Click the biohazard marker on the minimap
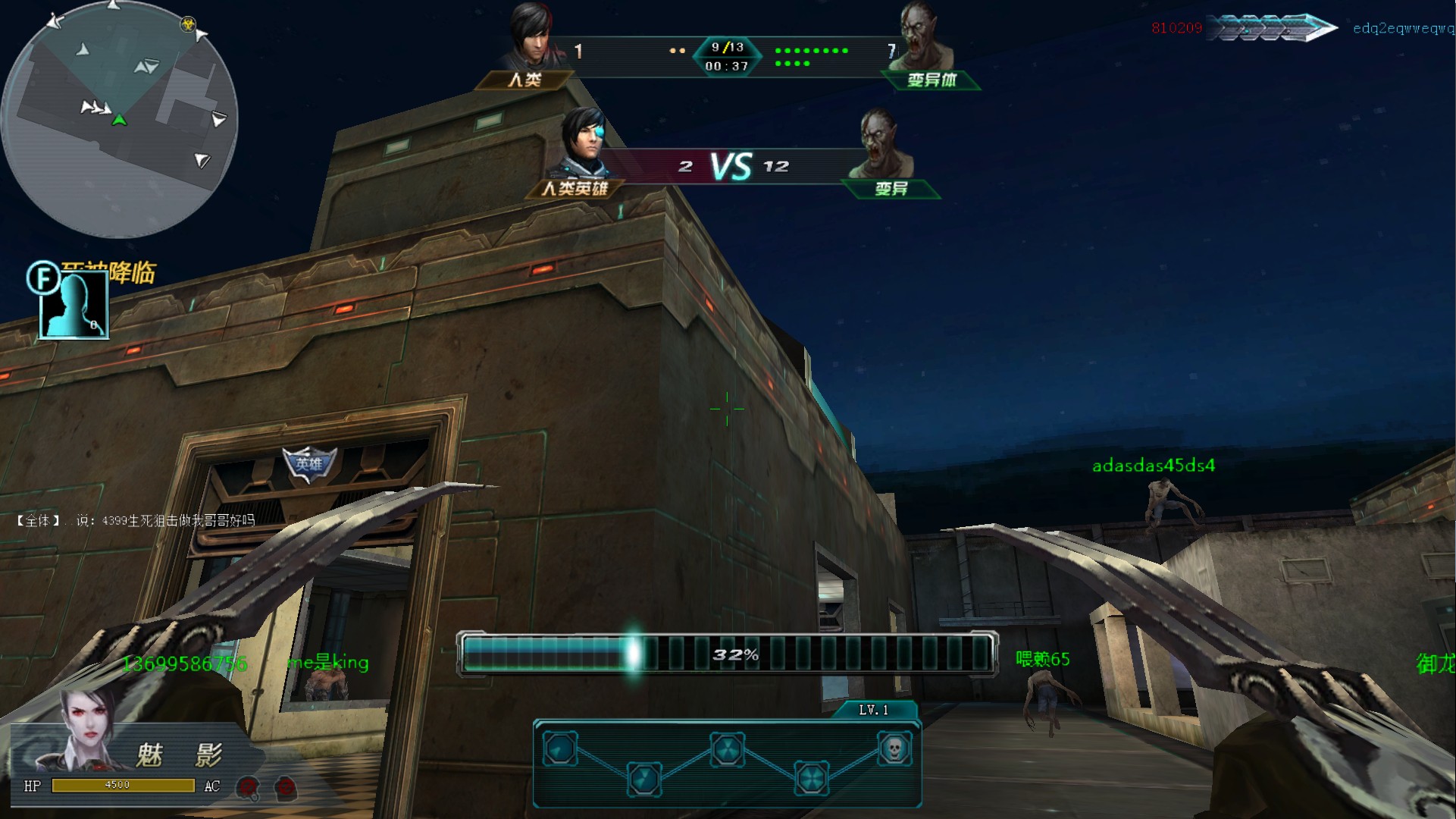 (x=187, y=24)
